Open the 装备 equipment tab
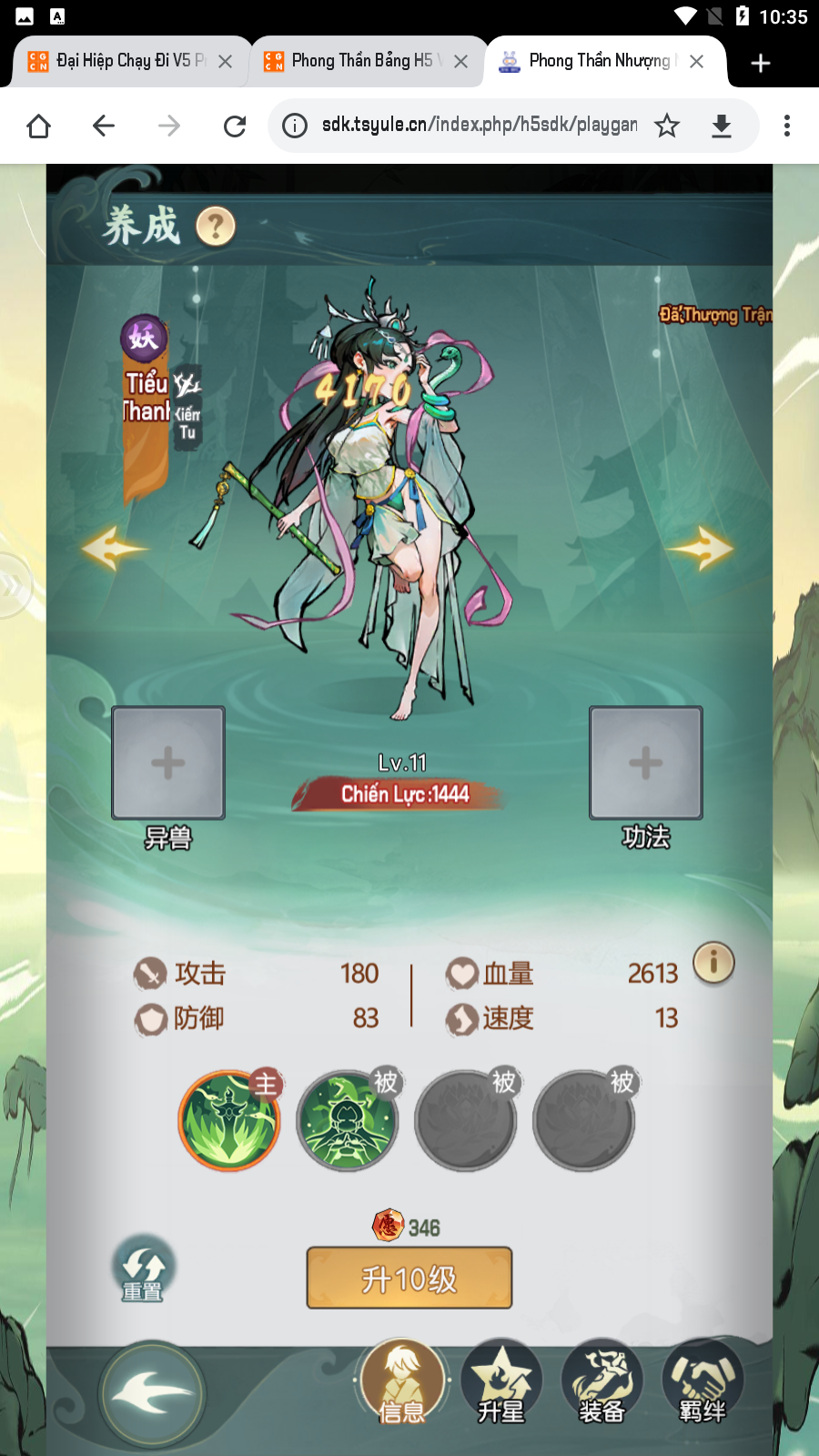 point(602,1383)
